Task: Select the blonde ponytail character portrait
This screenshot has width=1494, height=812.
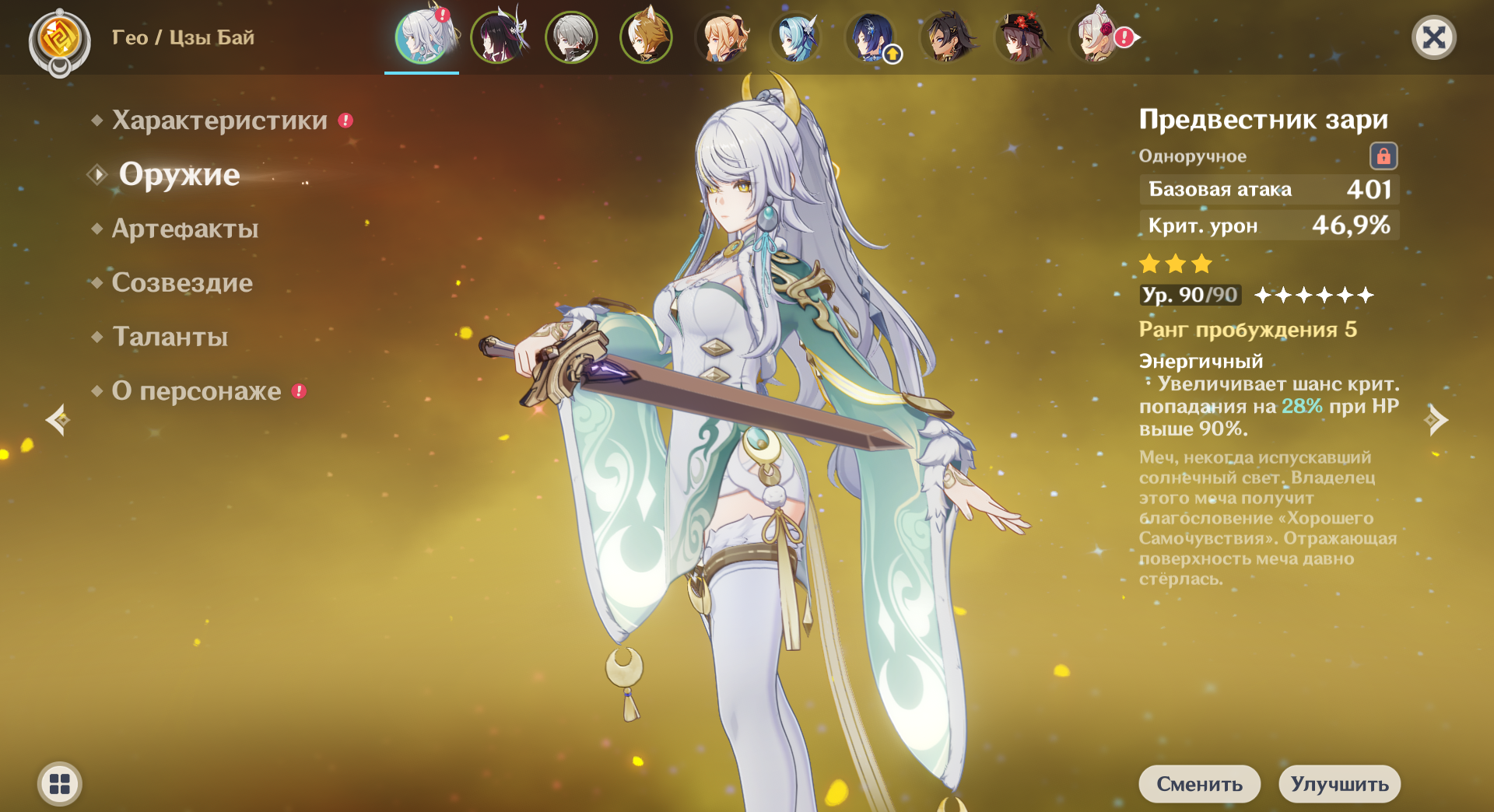Action: [722, 37]
